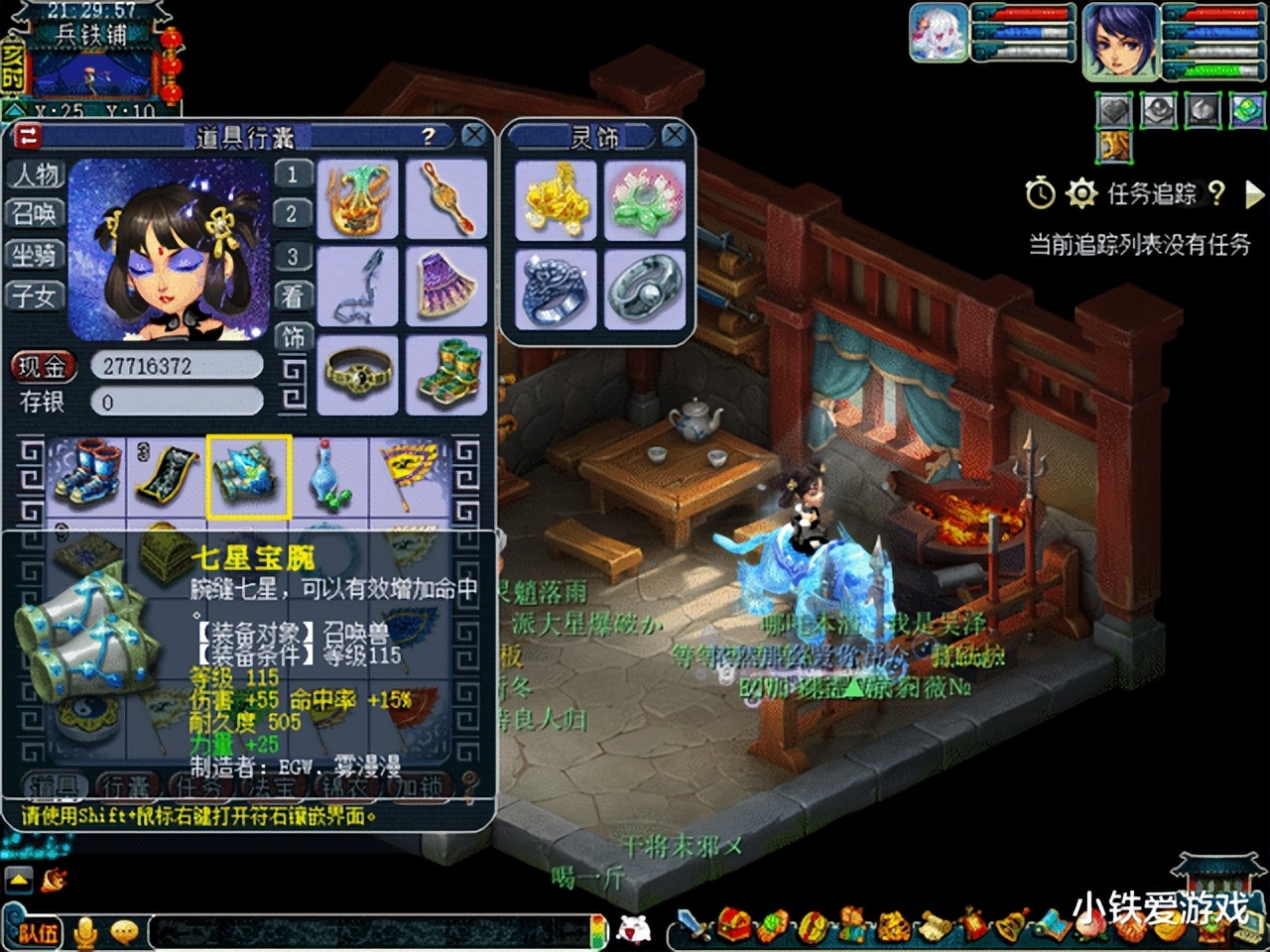Screen dimensions: 1270x952
Task: Open the 队伍 team button
Action: tap(39, 932)
